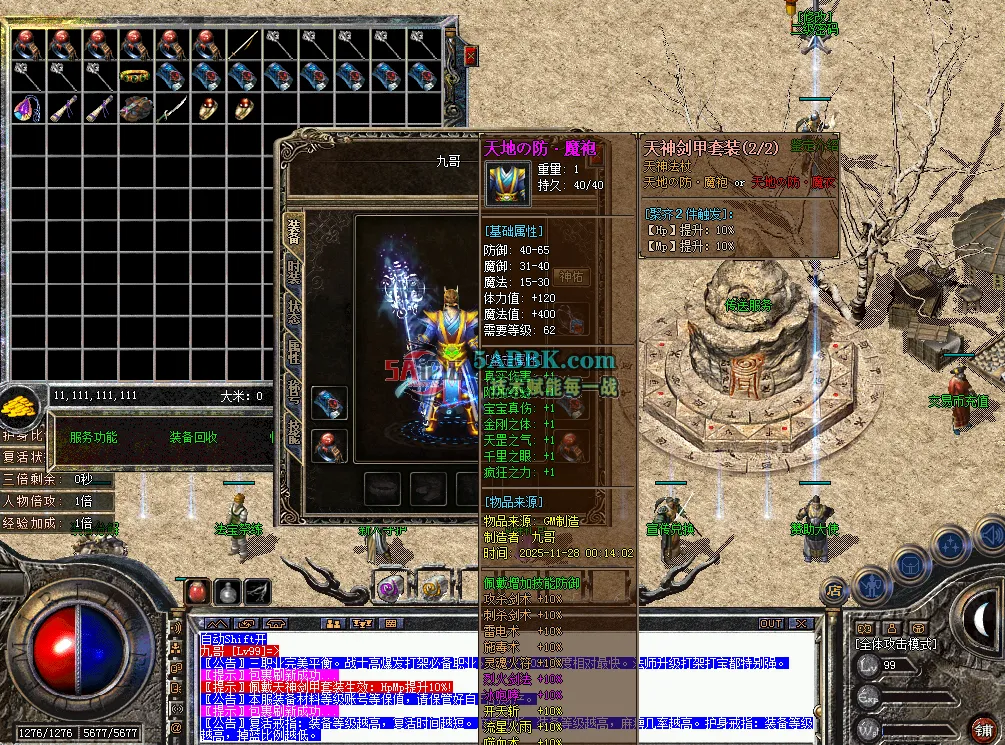This screenshot has width=1005, height=745.
Task: Click the OUT button on chat bar
Action: tap(771, 623)
